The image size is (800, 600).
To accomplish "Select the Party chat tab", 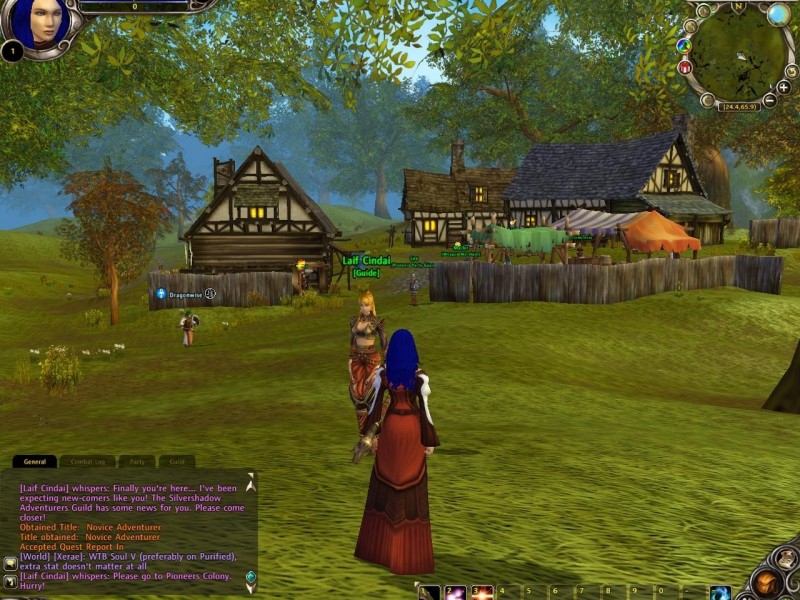I will tap(138, 462).
